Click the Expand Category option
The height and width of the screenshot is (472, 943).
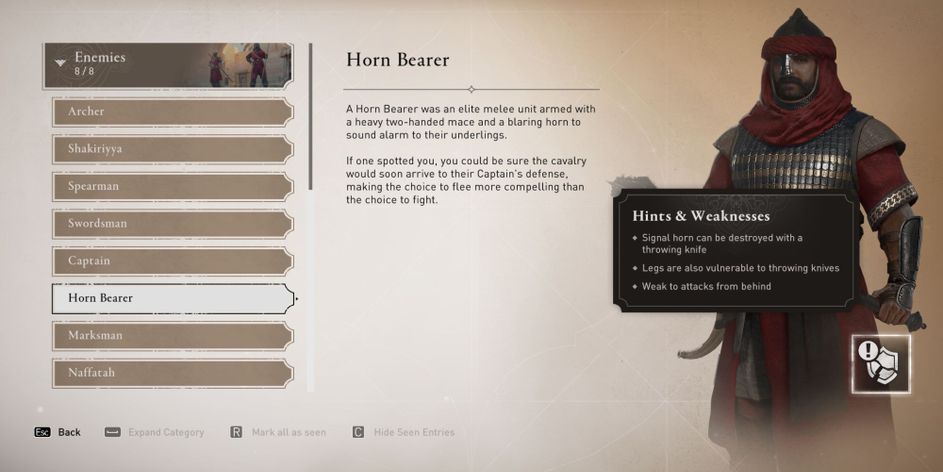pos(154,432)
